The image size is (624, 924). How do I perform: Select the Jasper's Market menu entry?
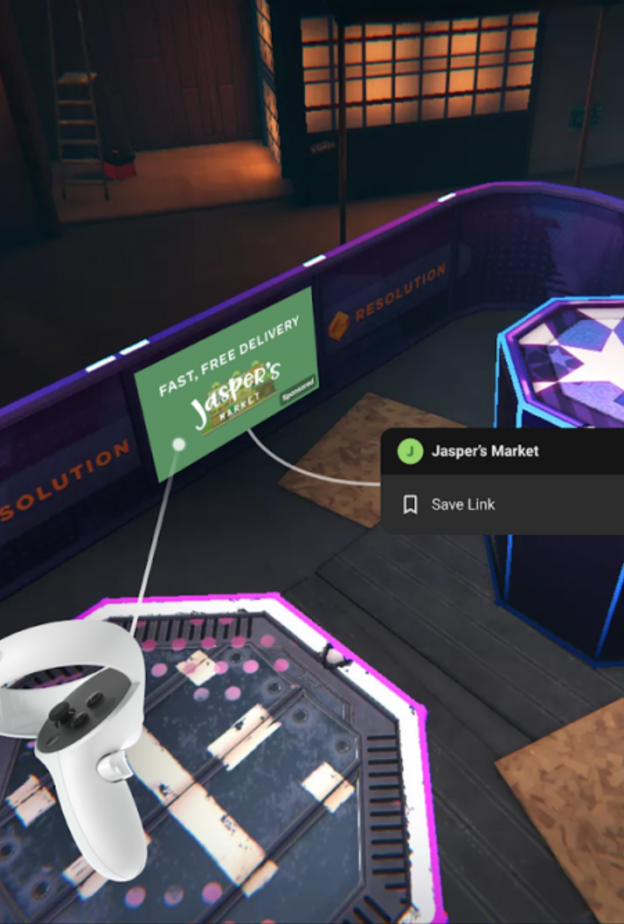[484, 451]
